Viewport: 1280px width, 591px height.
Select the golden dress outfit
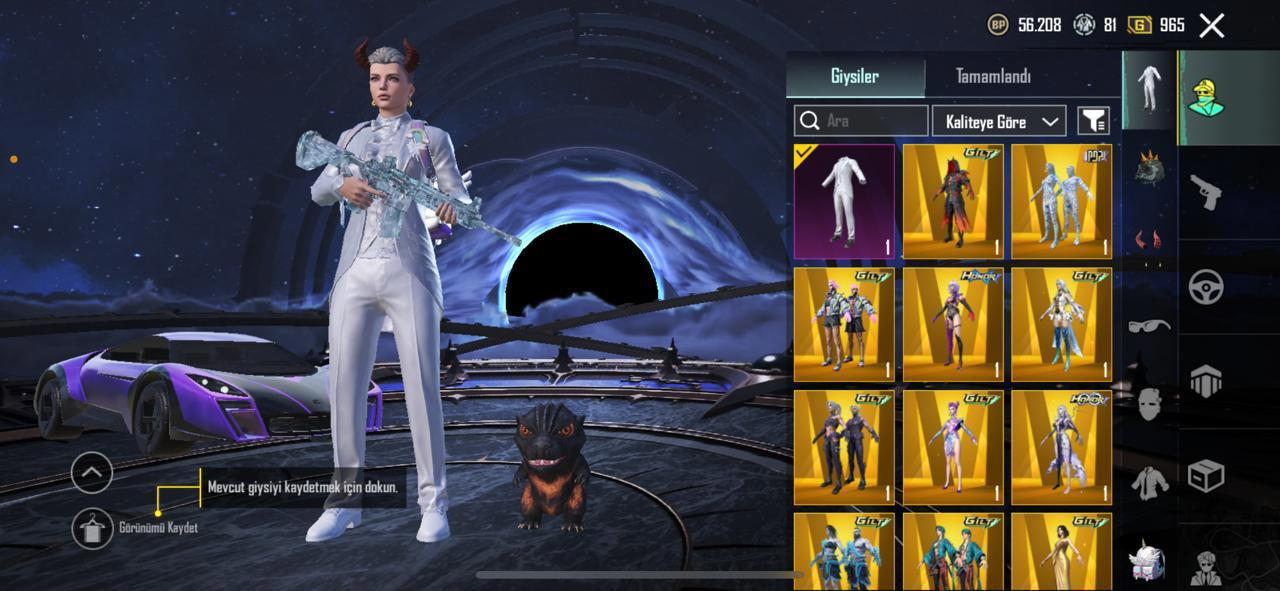coord(1061,552)
